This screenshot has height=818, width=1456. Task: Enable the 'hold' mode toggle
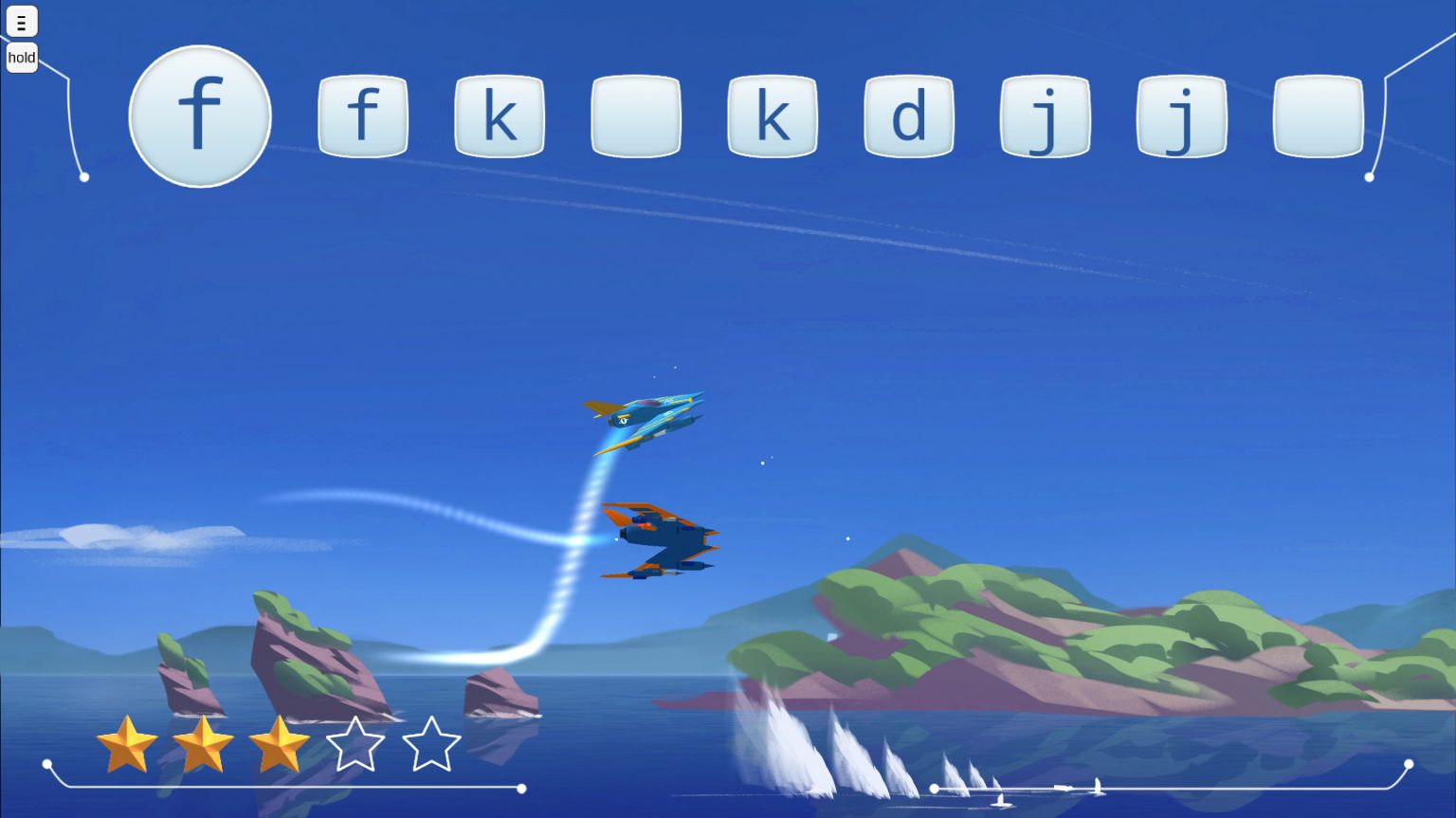point(21,58)
